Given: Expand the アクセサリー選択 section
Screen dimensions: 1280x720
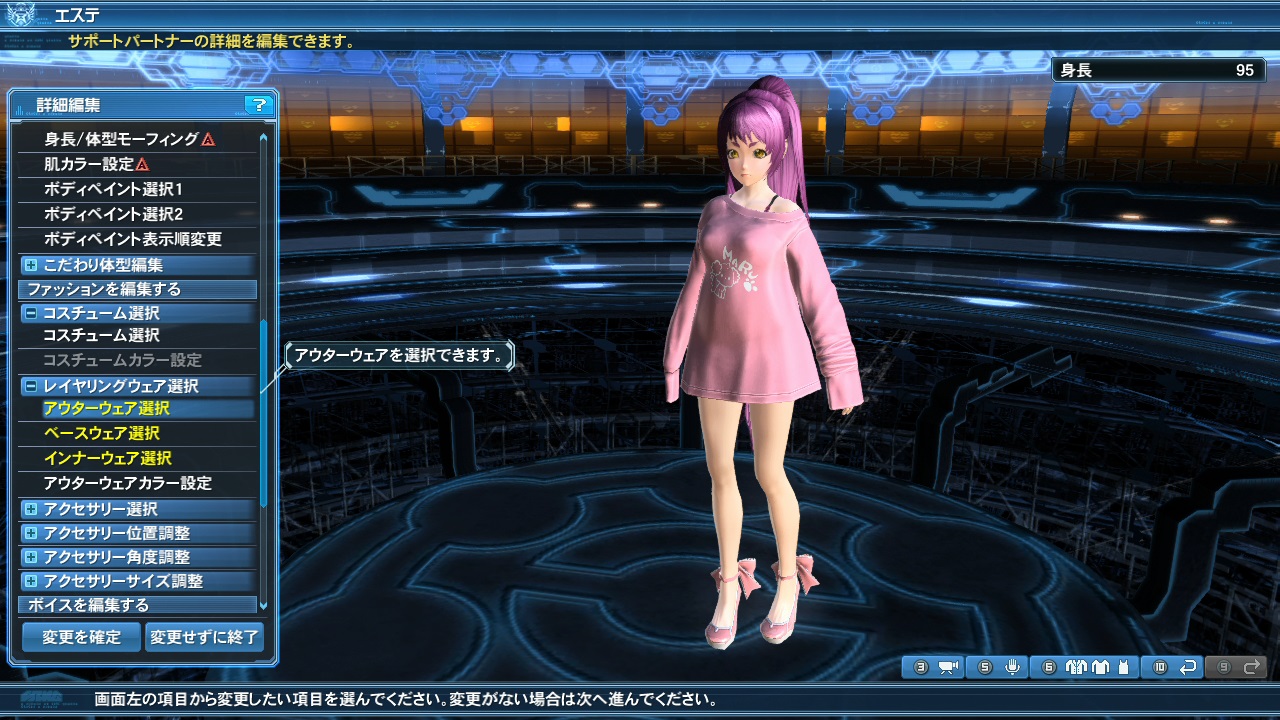Looking at the screenshot, I should point(31,509).
